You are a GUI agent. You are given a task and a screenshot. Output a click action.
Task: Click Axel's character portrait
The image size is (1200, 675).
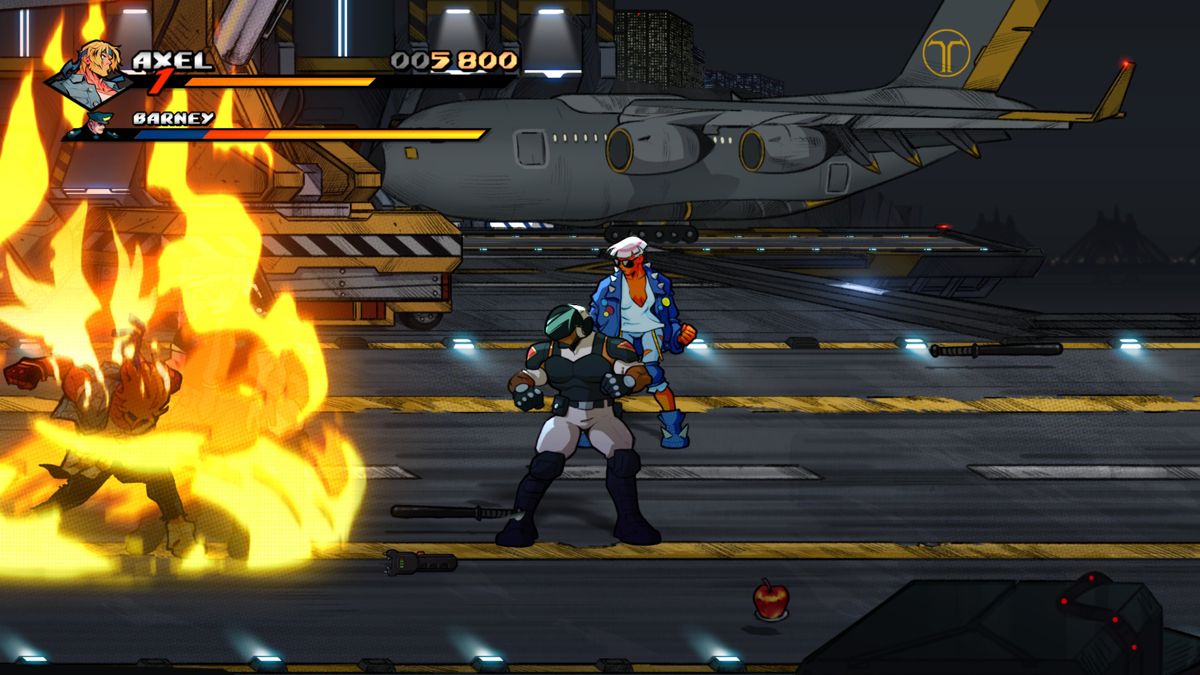pyautogui.click(x=94, y=73)
